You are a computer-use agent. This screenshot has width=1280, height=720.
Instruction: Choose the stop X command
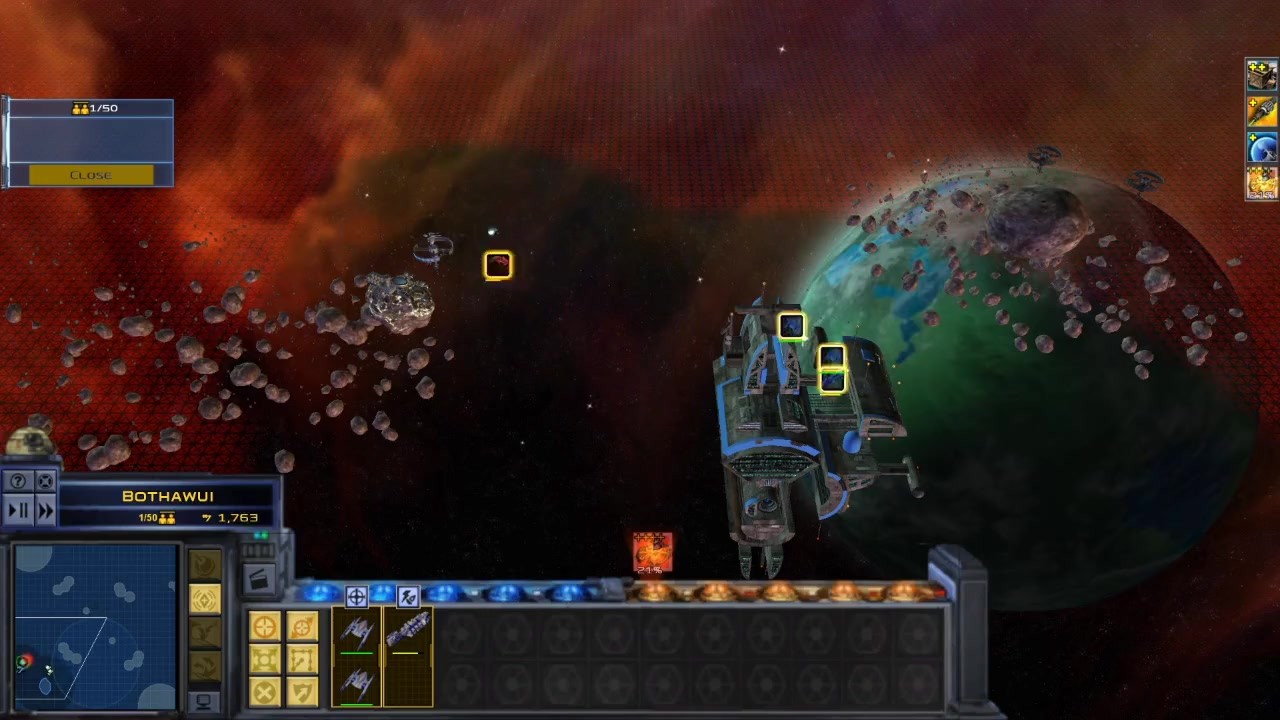[265, 691]
